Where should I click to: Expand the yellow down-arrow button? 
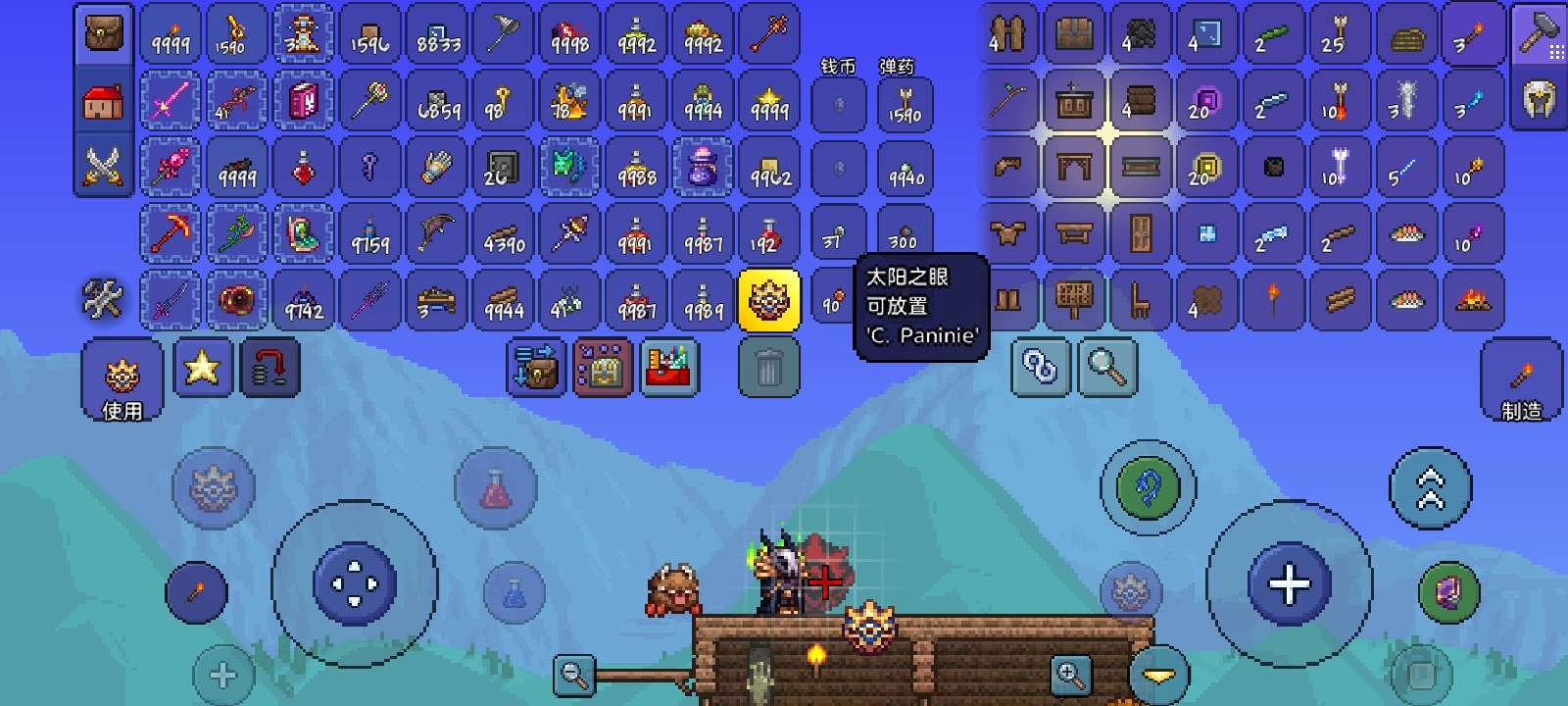(1159, 675)
